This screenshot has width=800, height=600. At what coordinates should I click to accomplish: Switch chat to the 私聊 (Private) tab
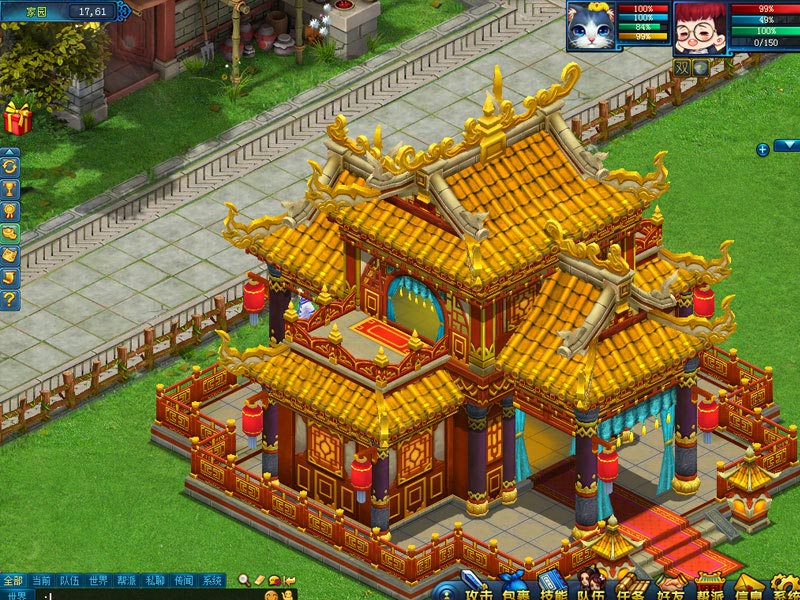(155, 580)
